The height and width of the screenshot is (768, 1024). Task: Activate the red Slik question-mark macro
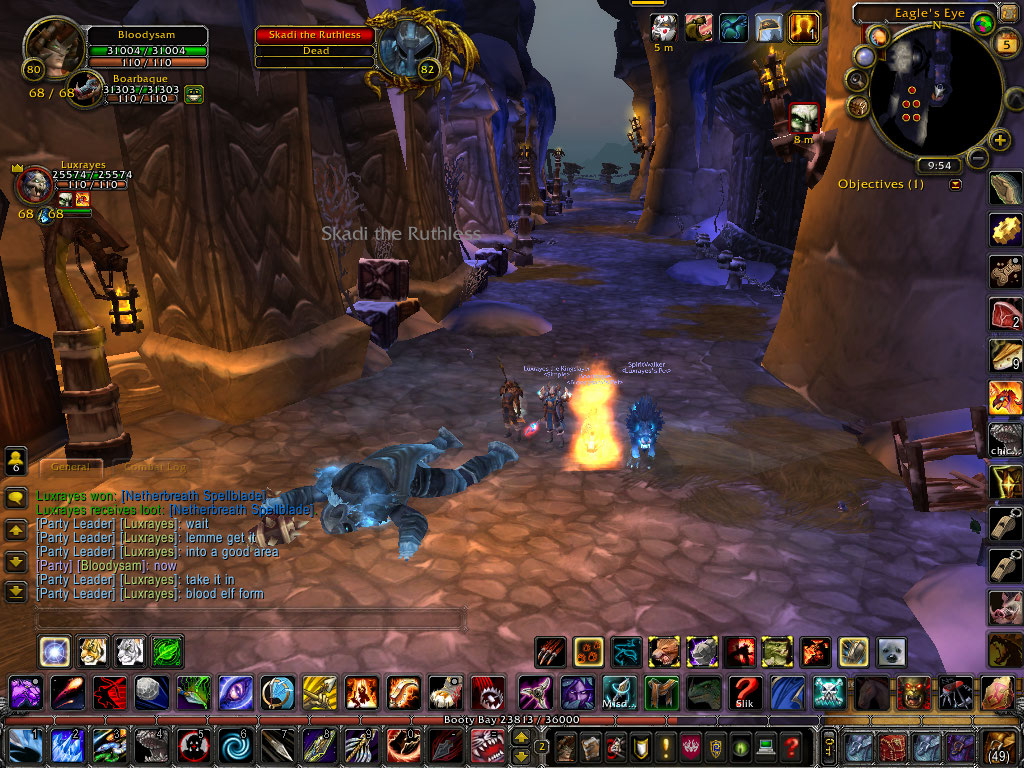(x=744, y=691)
